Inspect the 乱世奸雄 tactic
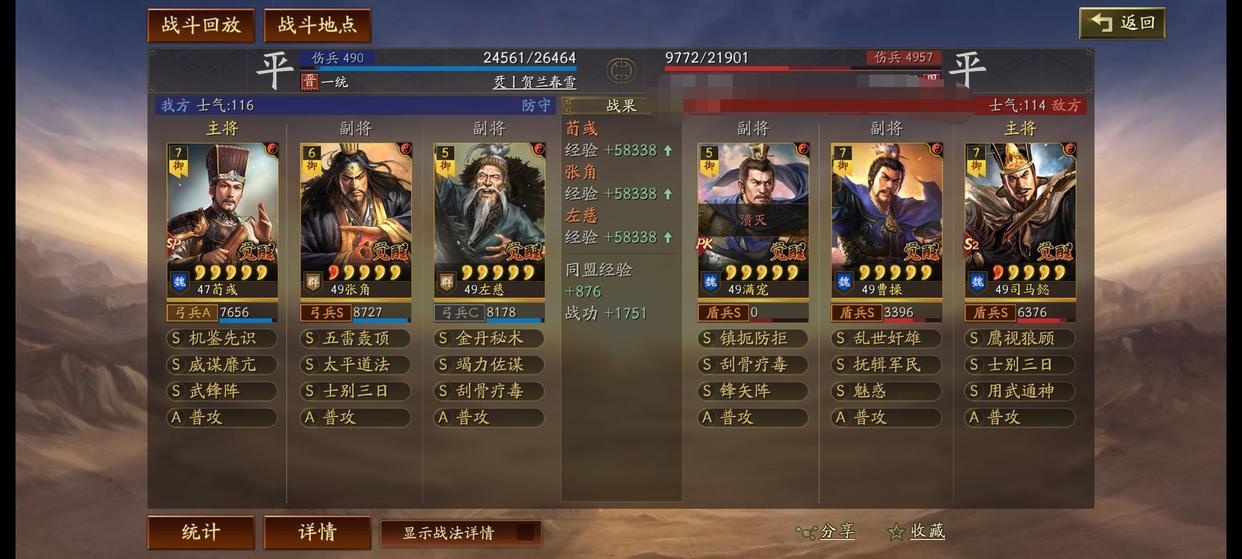Screen dimensions: 1242x559 [886, 339]
